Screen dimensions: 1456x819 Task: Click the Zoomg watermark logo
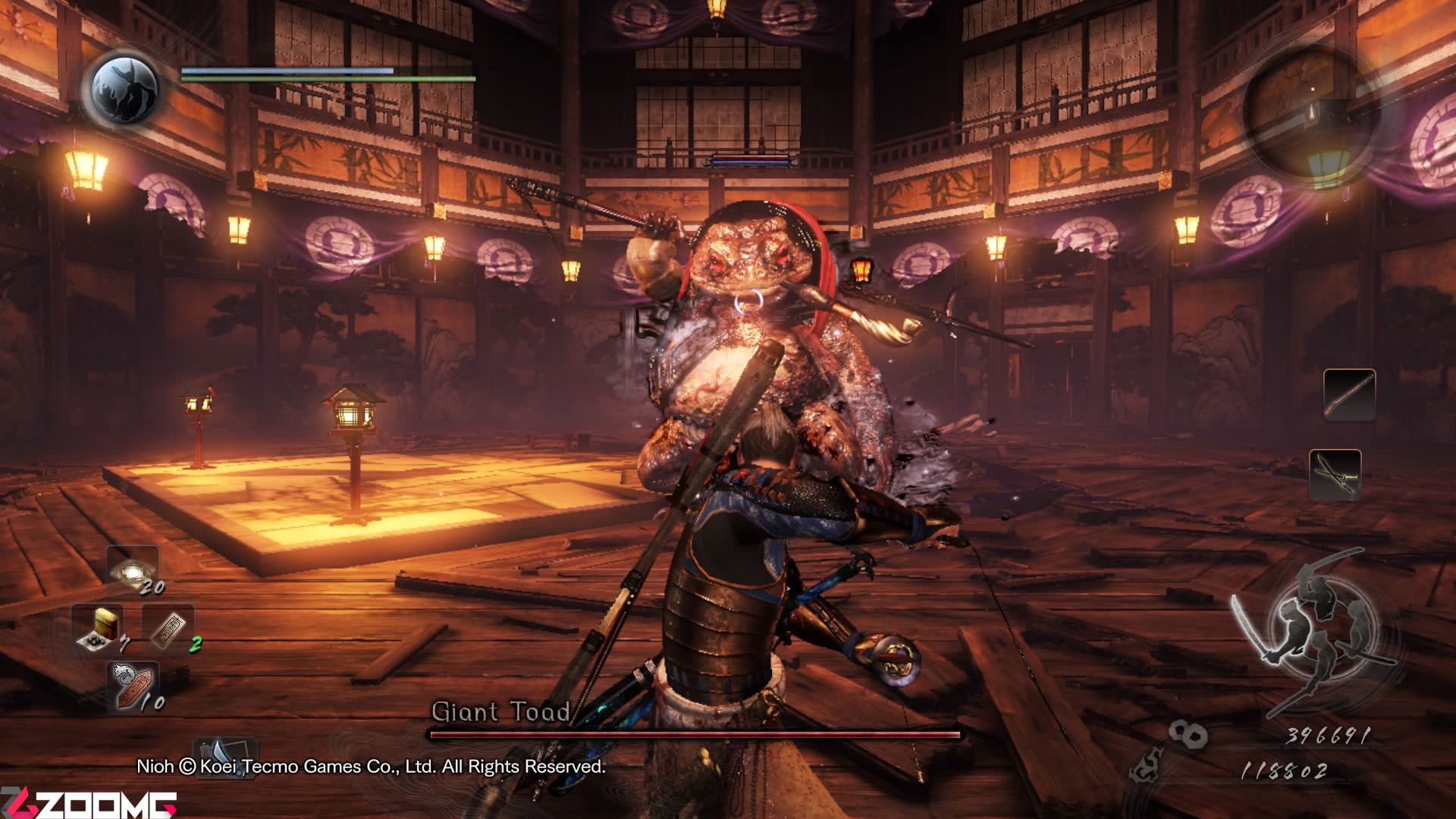89,804
